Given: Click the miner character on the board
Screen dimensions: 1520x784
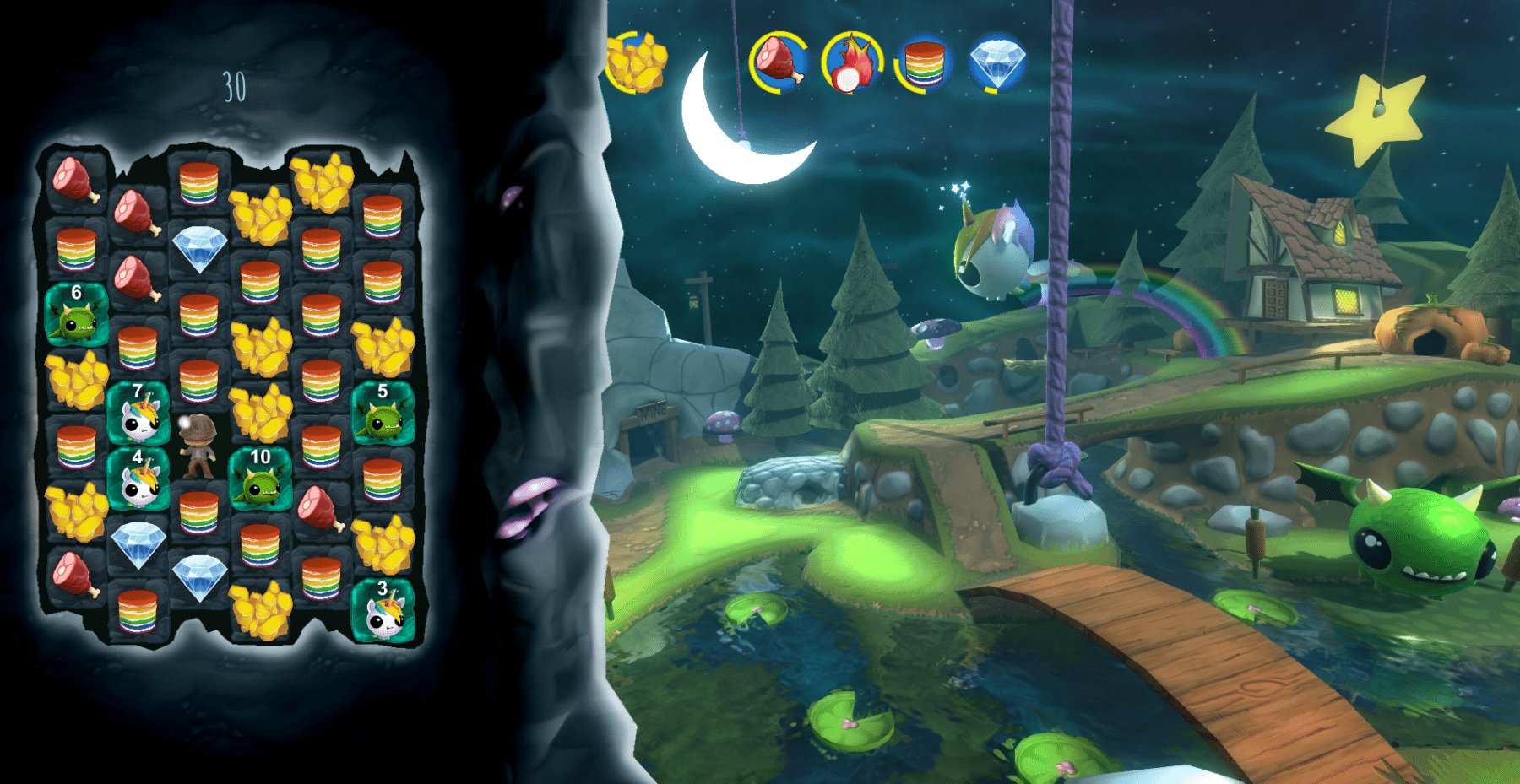Looking at the screenshot, I should pyautogui.click(x=199, y=446).
